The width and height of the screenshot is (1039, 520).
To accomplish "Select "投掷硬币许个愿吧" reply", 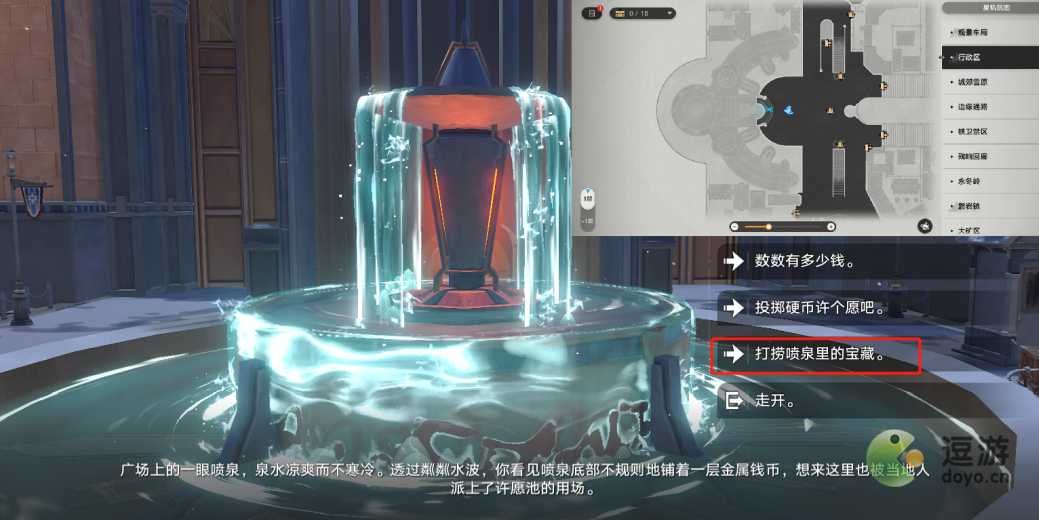I will [x=820, y=308].
